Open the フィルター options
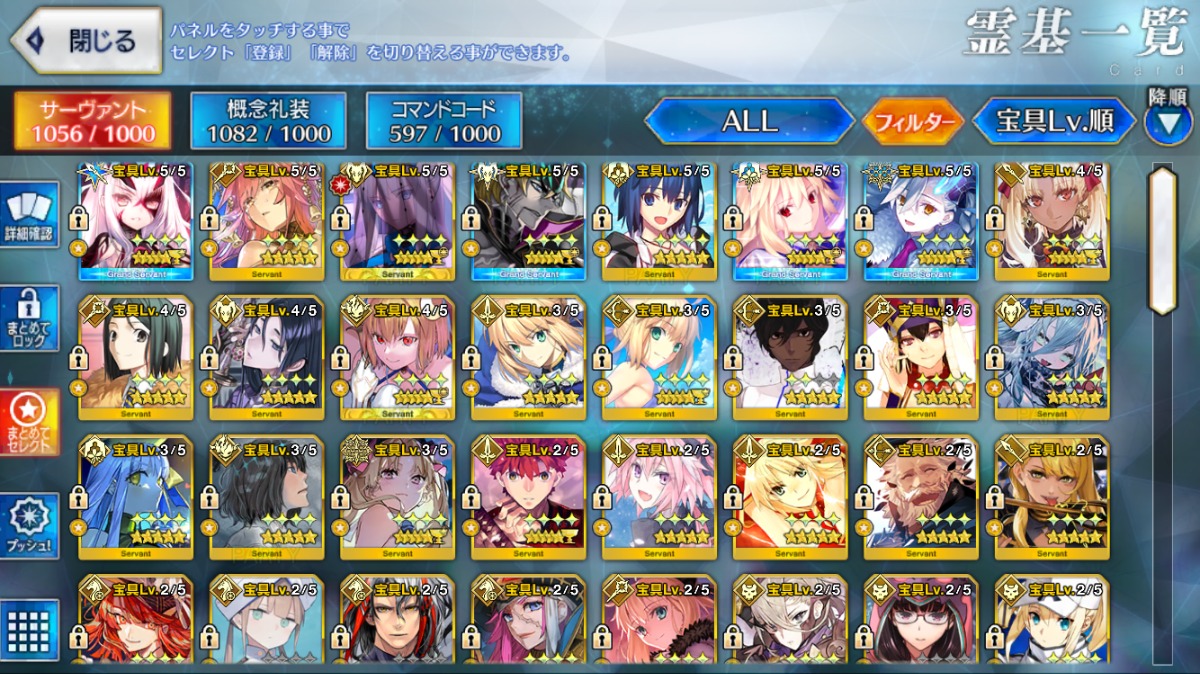This screenshot has height=674, width=1200. (x=913, y=123)
